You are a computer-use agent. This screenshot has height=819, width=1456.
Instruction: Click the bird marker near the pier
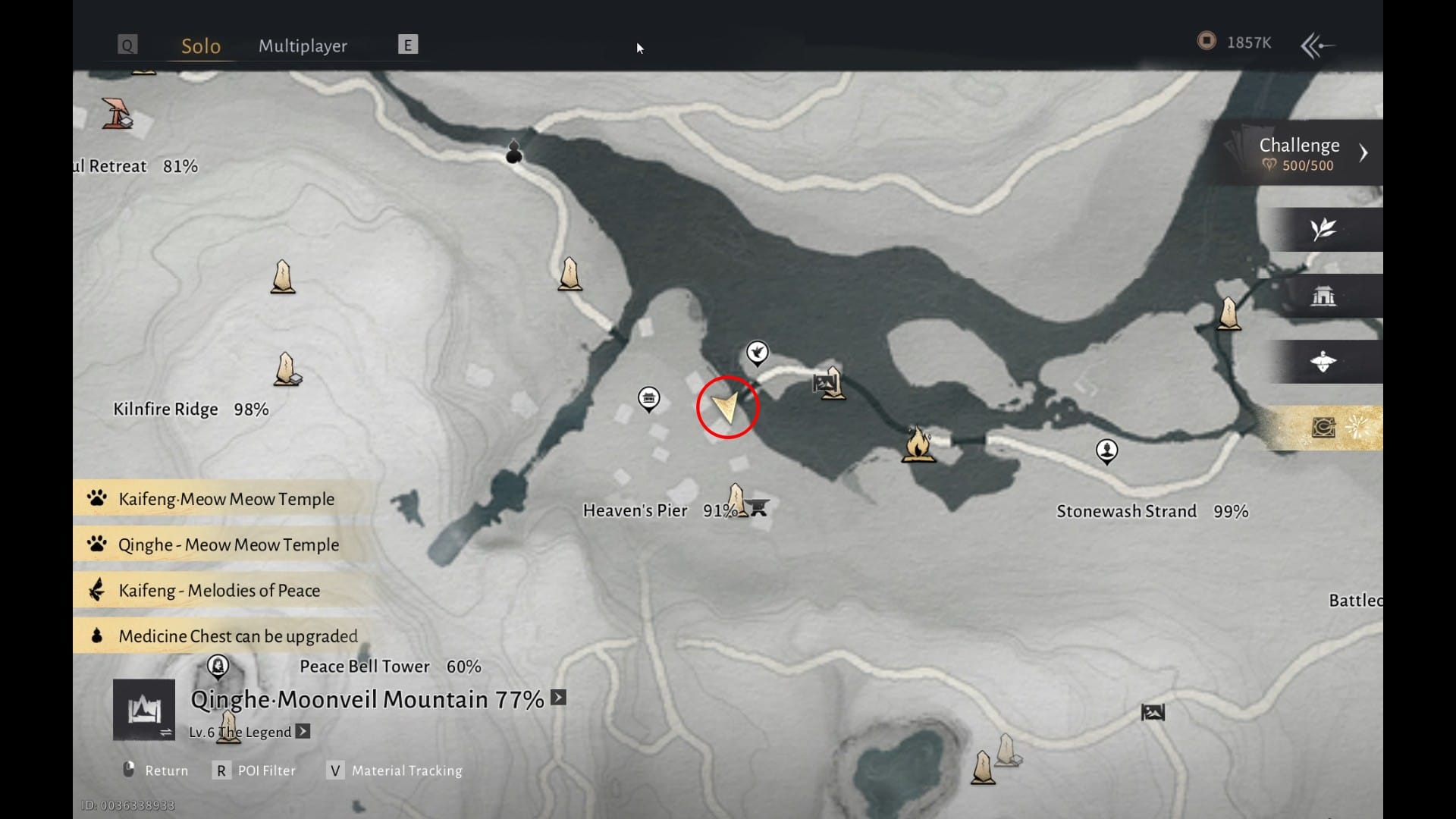[x=757, y=353]
